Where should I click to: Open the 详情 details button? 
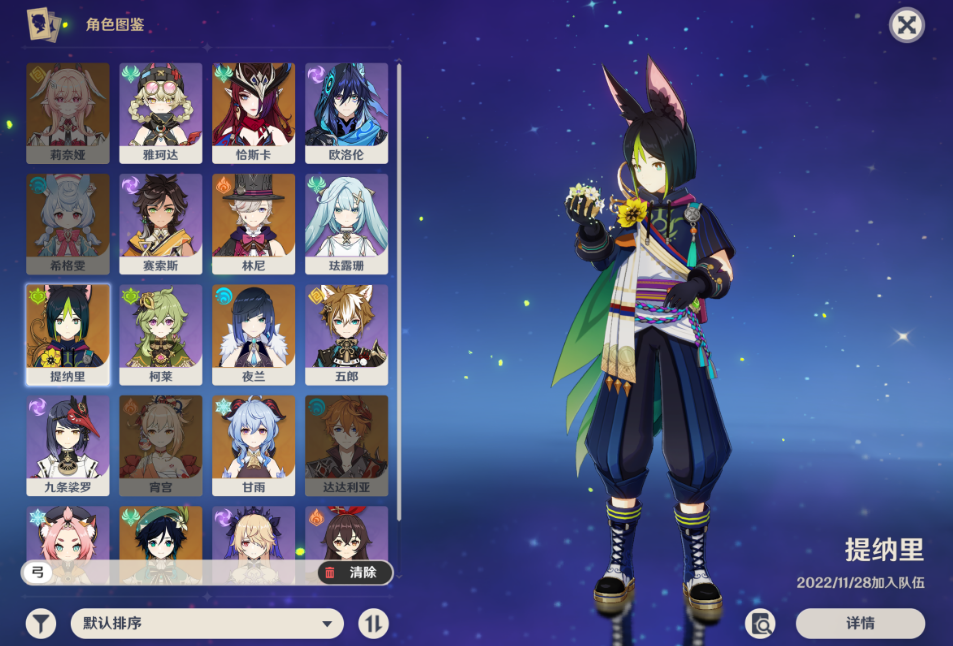click(x=860, y=623)
